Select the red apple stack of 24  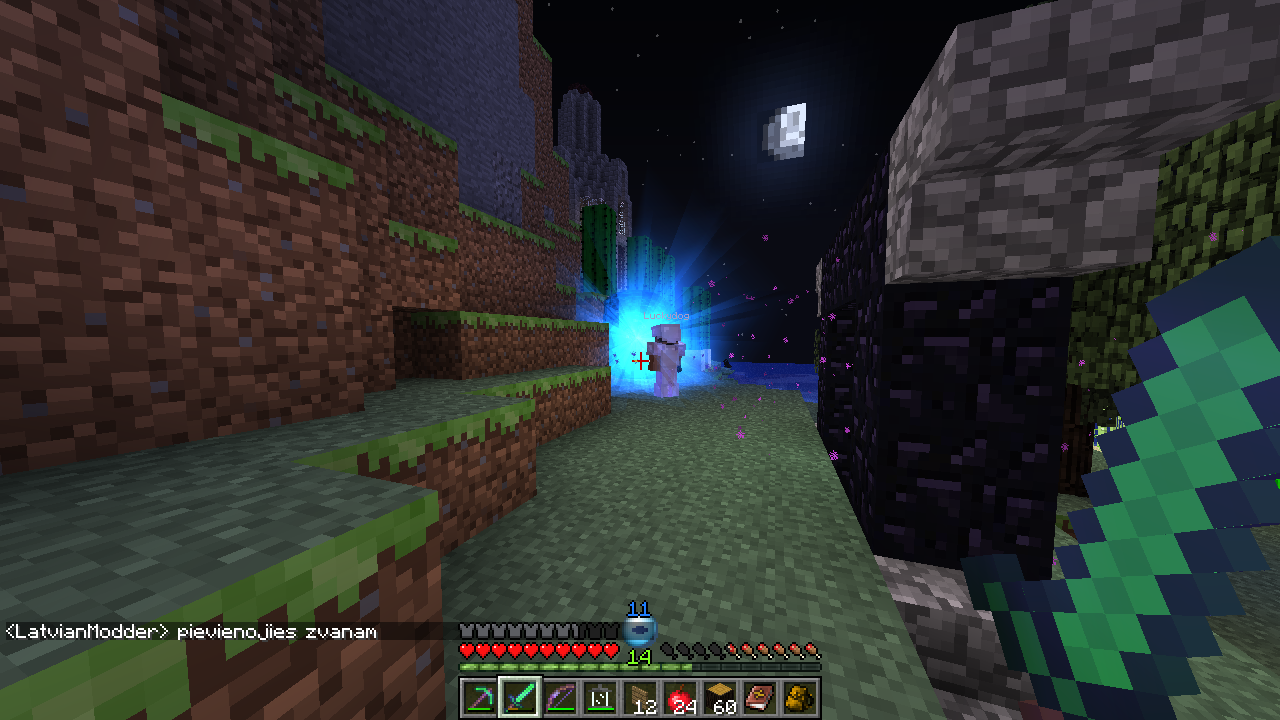681,697
